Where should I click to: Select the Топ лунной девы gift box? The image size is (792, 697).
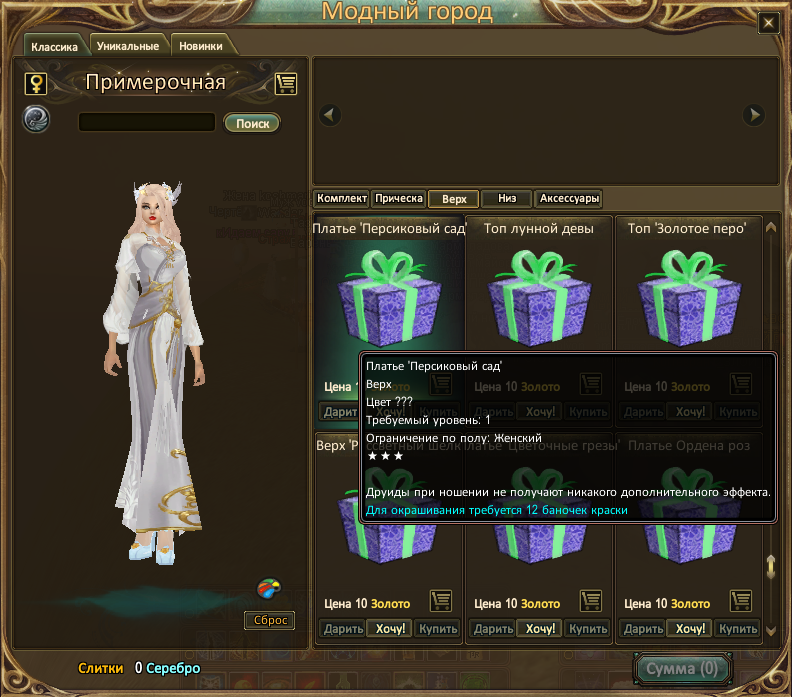(538, 297)
